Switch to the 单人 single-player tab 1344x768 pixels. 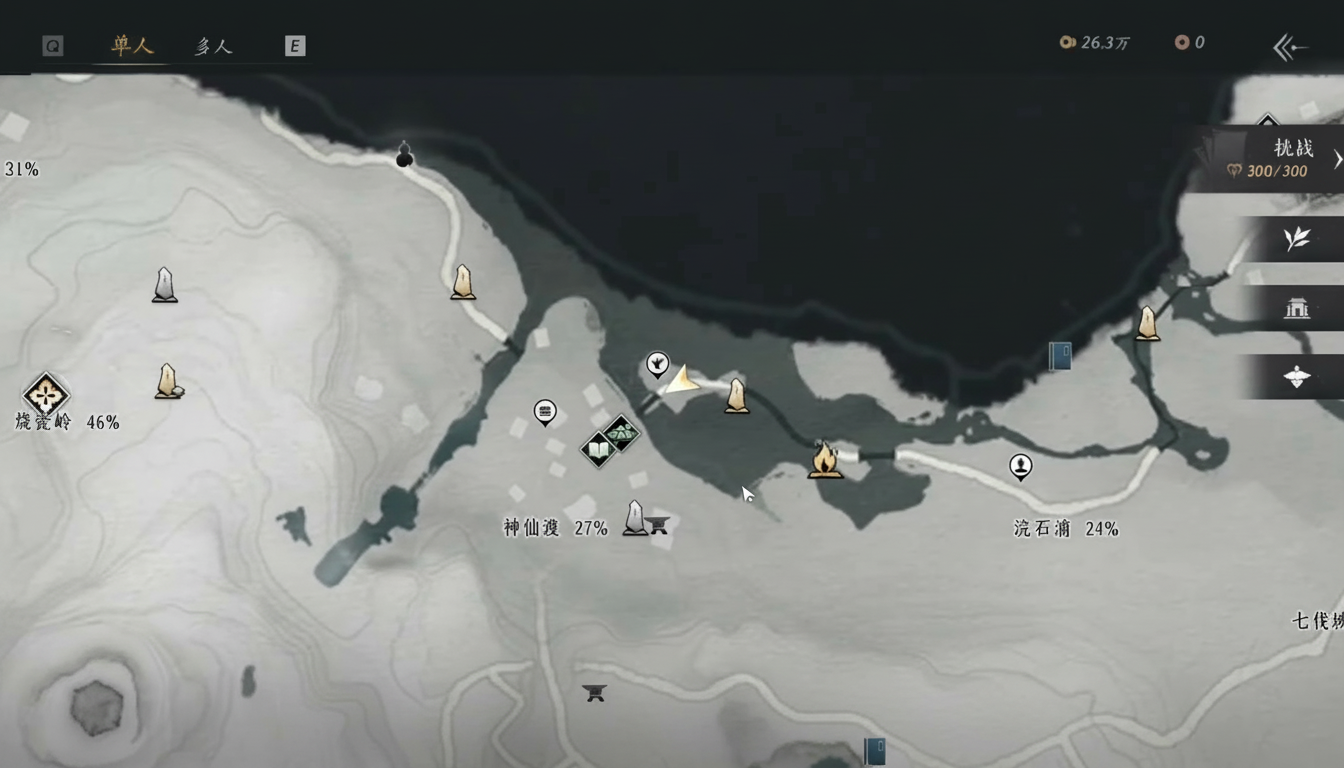point(132,46)
